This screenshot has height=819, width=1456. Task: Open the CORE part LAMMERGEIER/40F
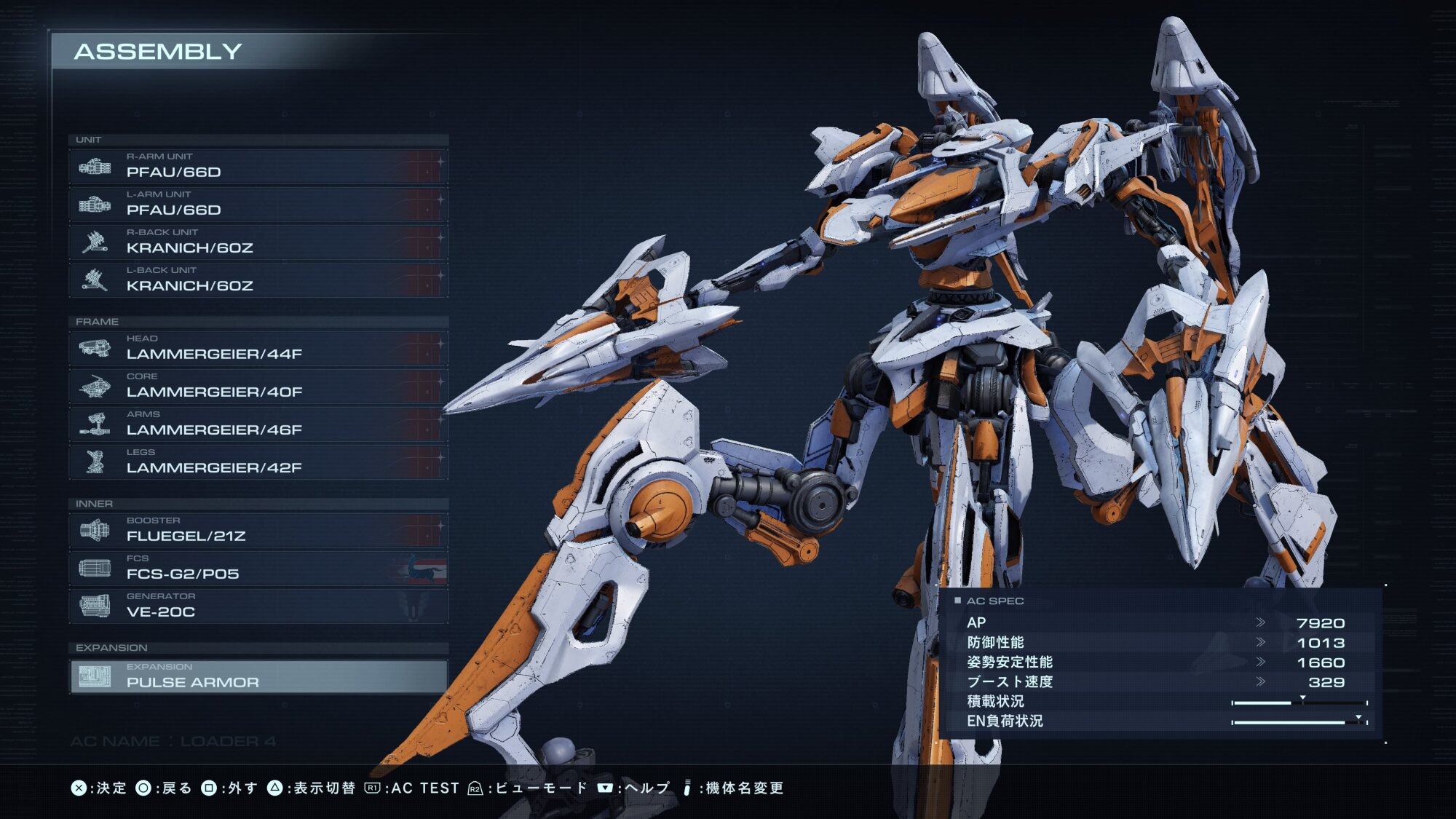[x=258, y=387]
